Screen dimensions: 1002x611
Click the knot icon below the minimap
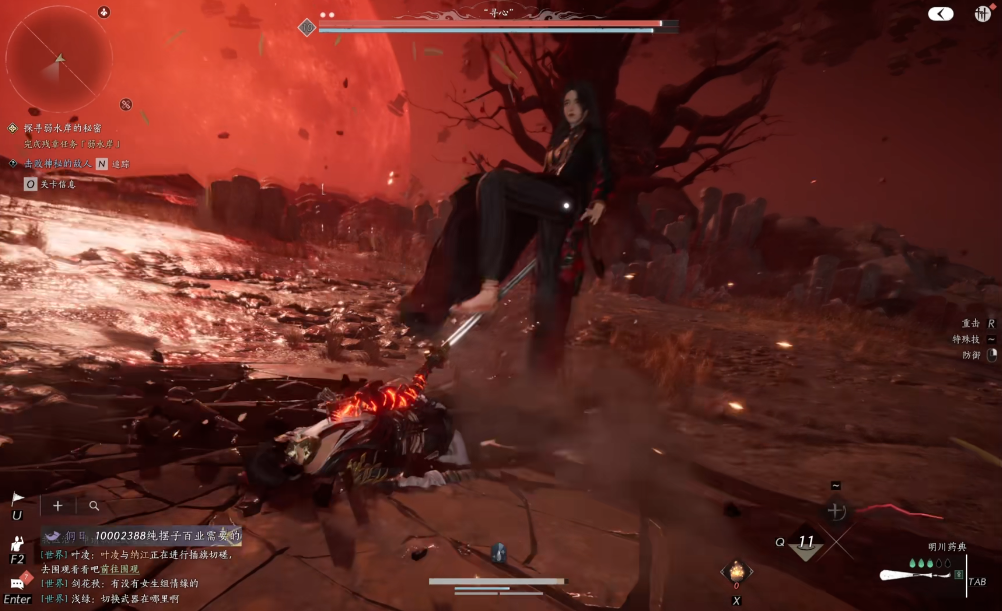126,104
